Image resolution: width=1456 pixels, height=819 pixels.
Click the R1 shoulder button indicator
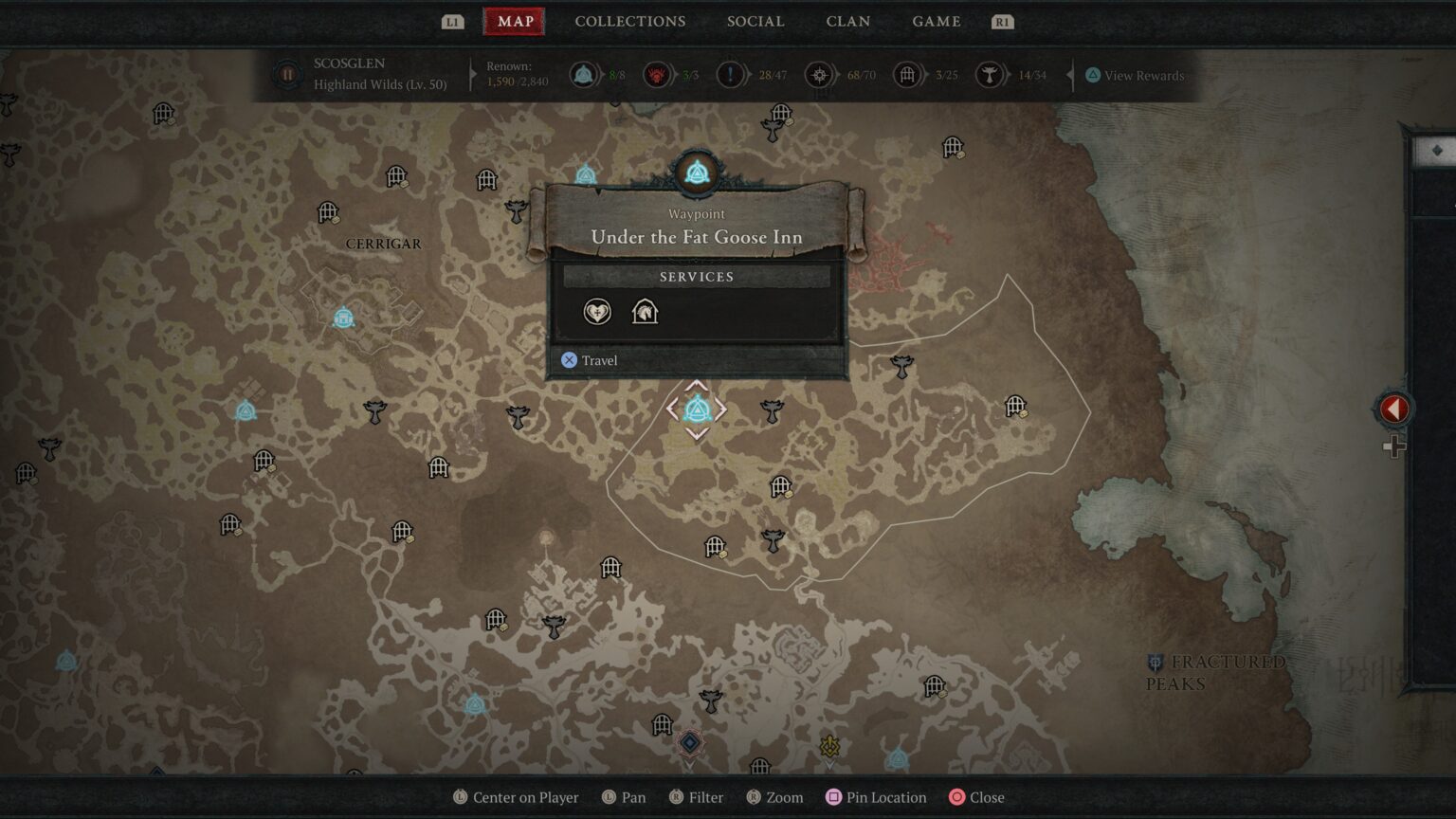tap(1002, 21)
